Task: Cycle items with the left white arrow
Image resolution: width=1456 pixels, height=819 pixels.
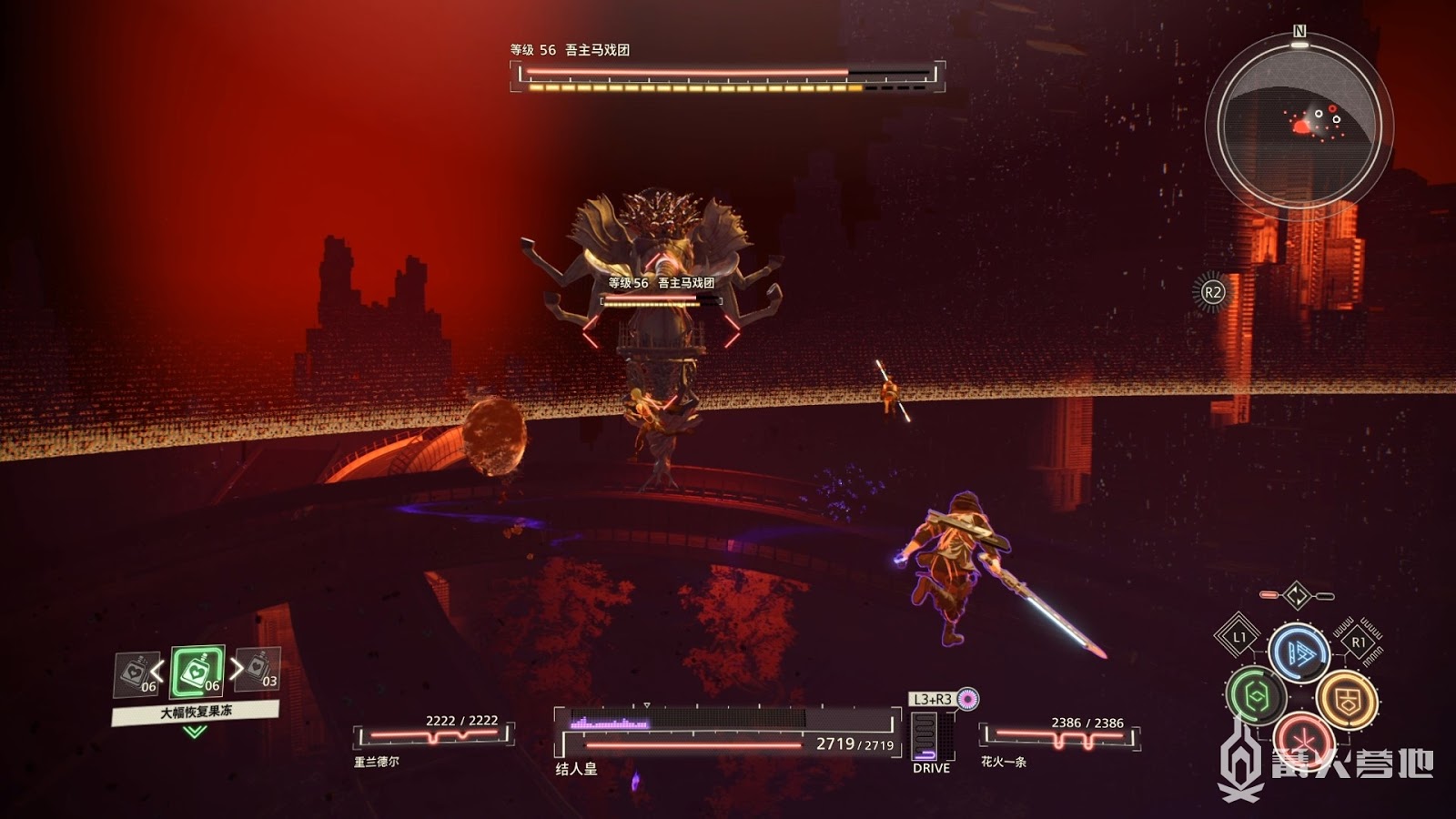Action: pos(158,673)
